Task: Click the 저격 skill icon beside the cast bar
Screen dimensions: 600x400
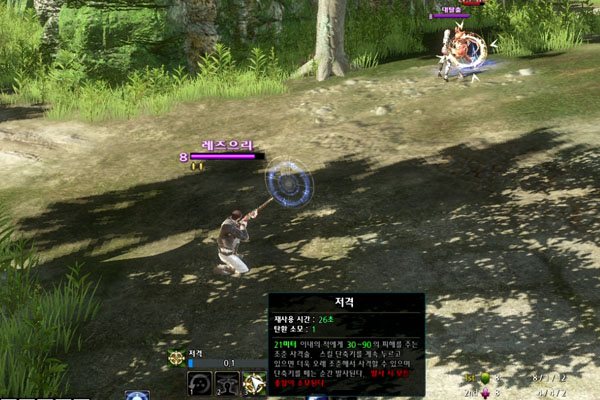Action: point(176,357)
